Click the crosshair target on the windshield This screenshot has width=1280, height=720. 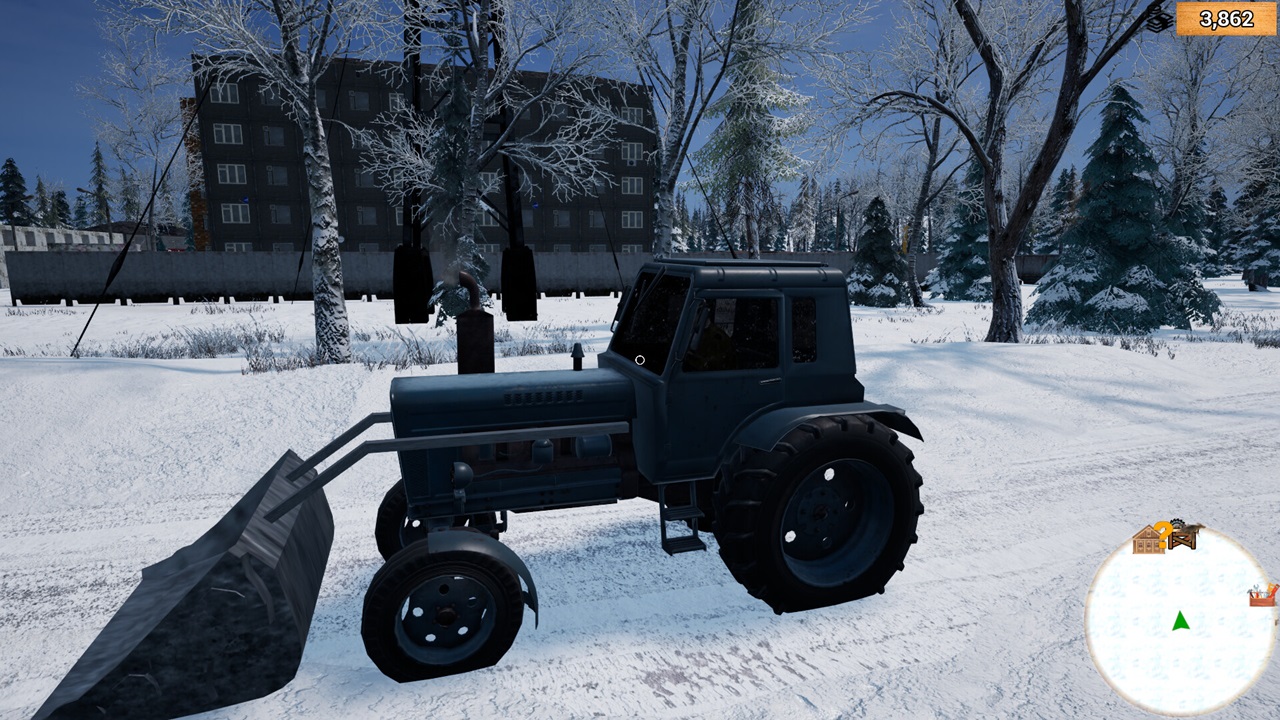click(x=640, y=360)
